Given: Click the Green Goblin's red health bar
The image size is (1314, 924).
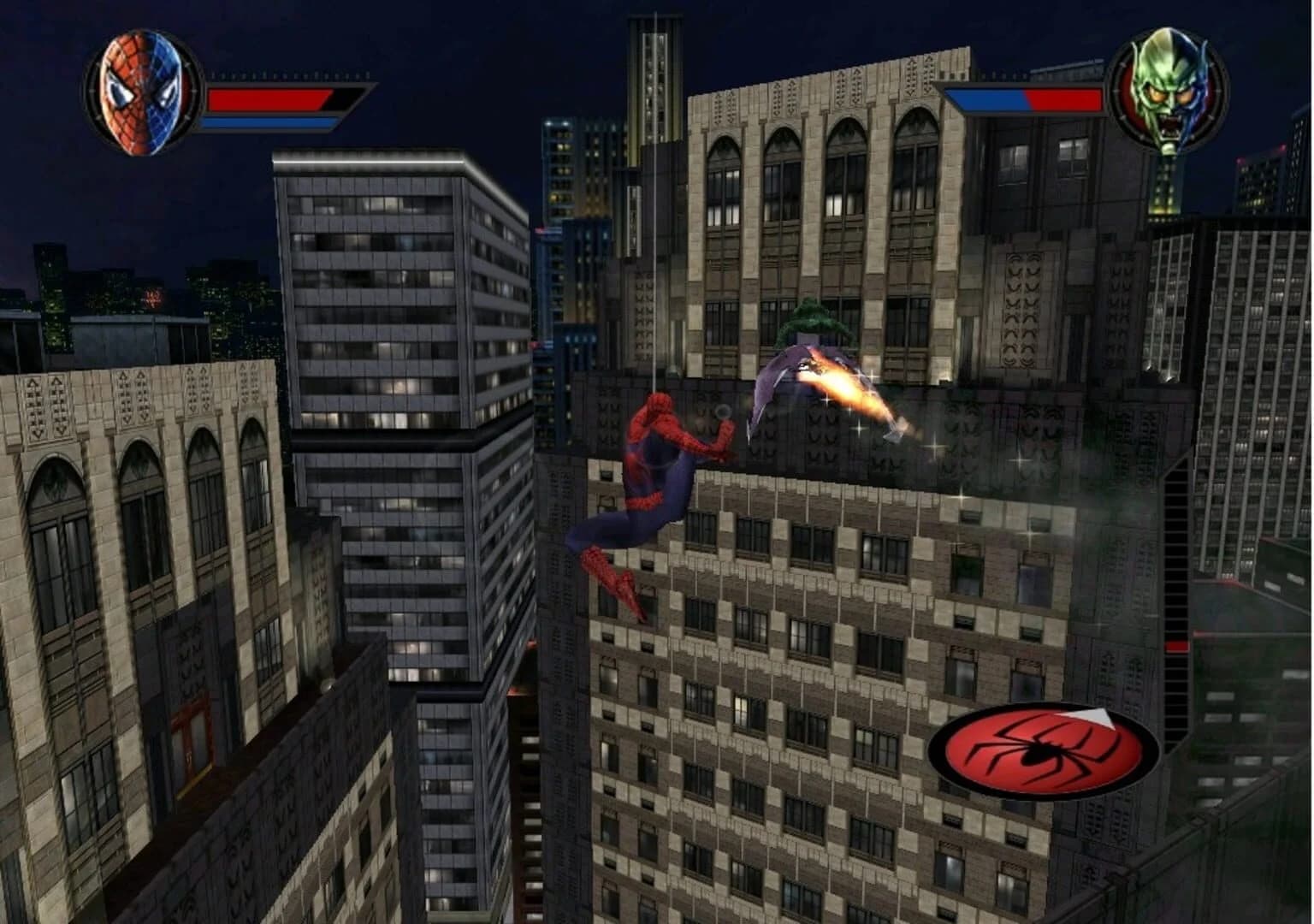Looking at the screenshot, I should tap(1065, 101).
